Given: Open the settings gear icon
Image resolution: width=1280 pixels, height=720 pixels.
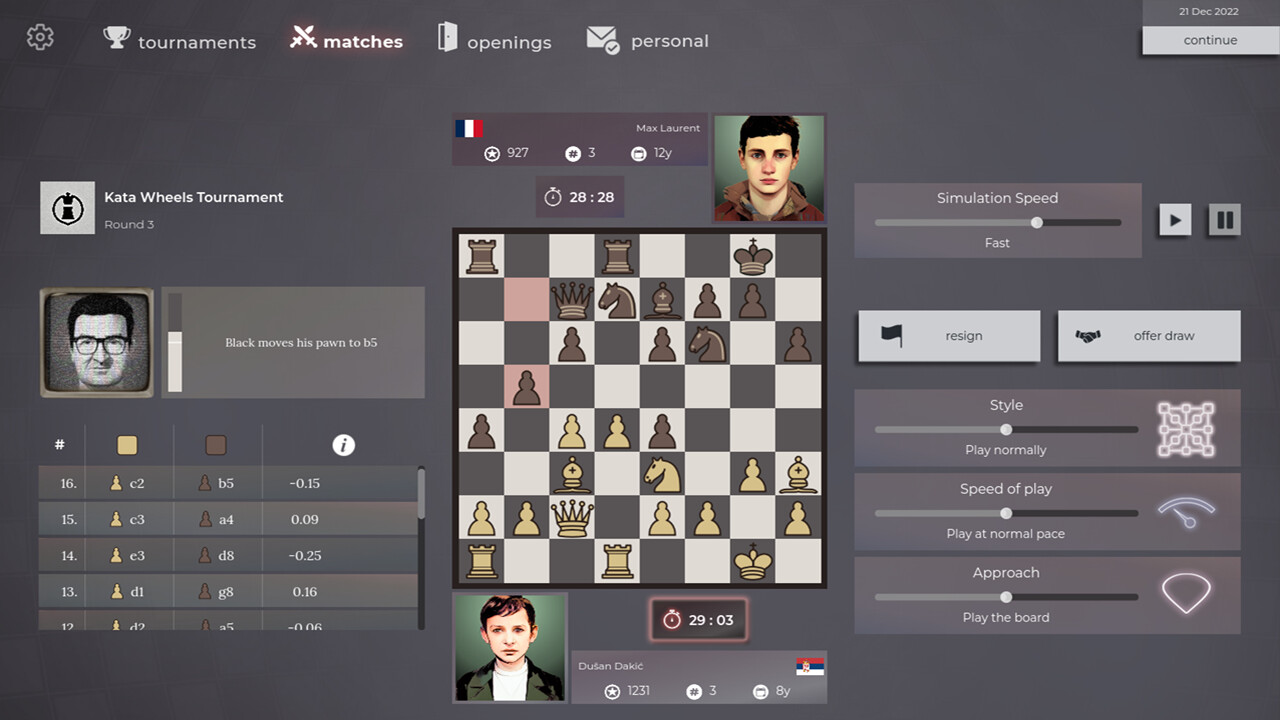Looking at the screenshot, I should point(40,37).
